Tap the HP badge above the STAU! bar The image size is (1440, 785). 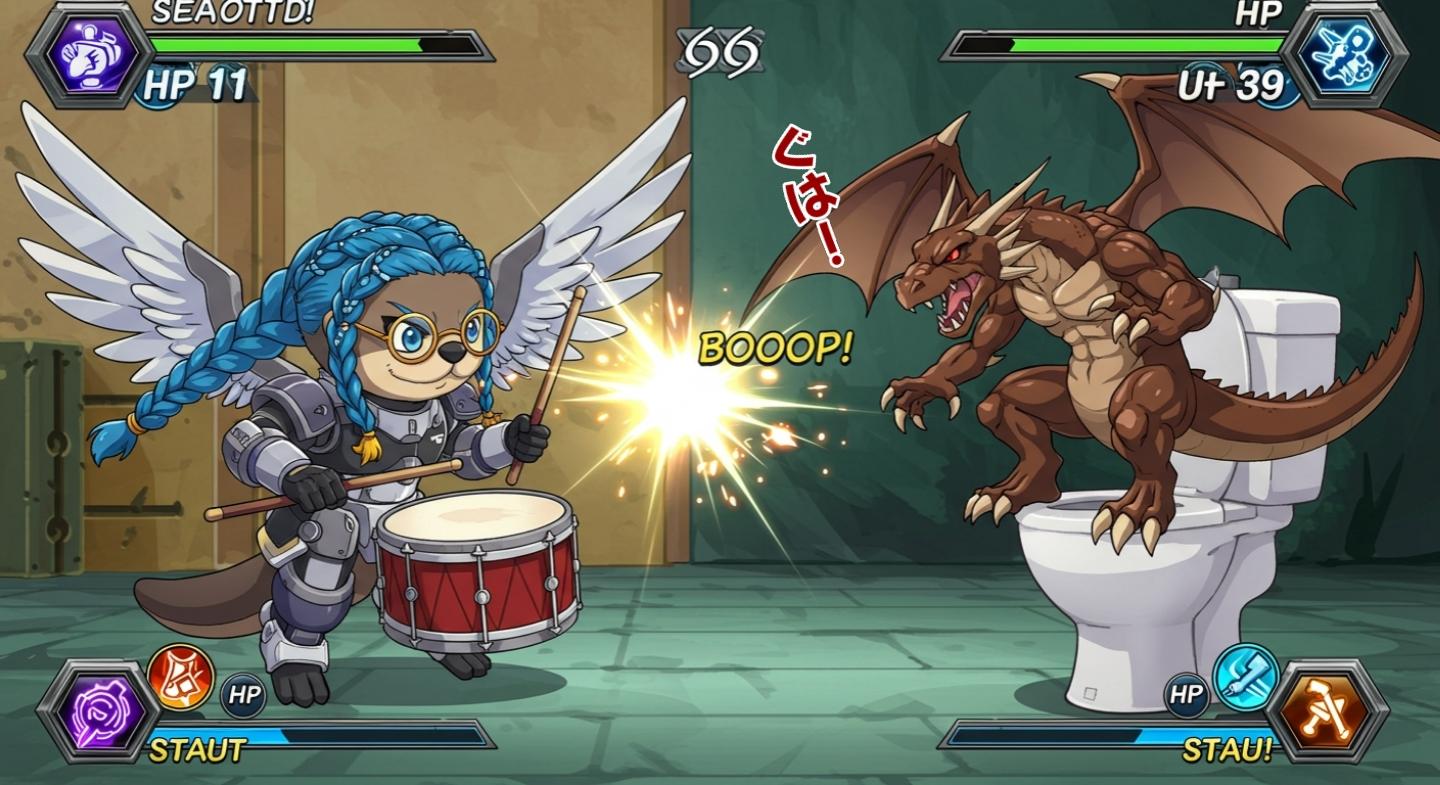[x=1187, y=696]
